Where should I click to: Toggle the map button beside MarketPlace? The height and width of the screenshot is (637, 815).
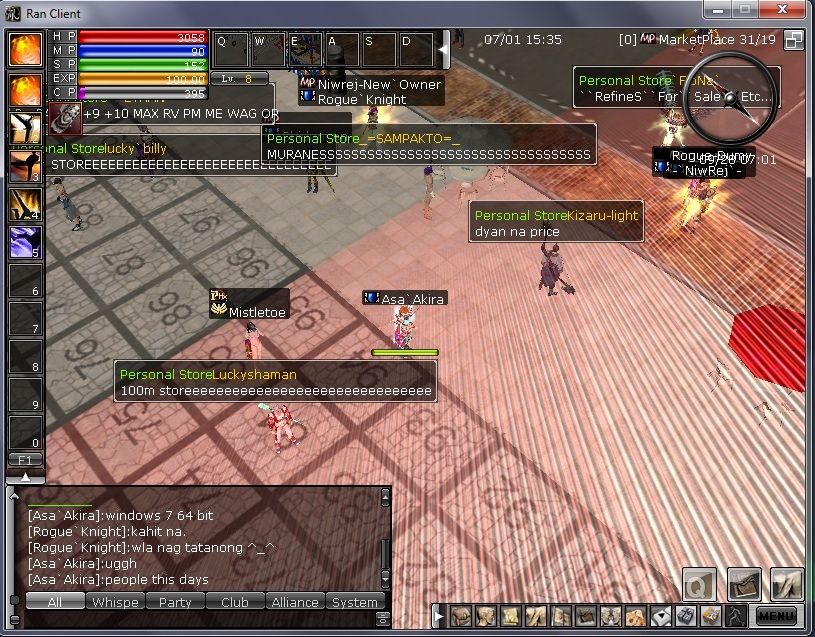click(x=794, y=40)
